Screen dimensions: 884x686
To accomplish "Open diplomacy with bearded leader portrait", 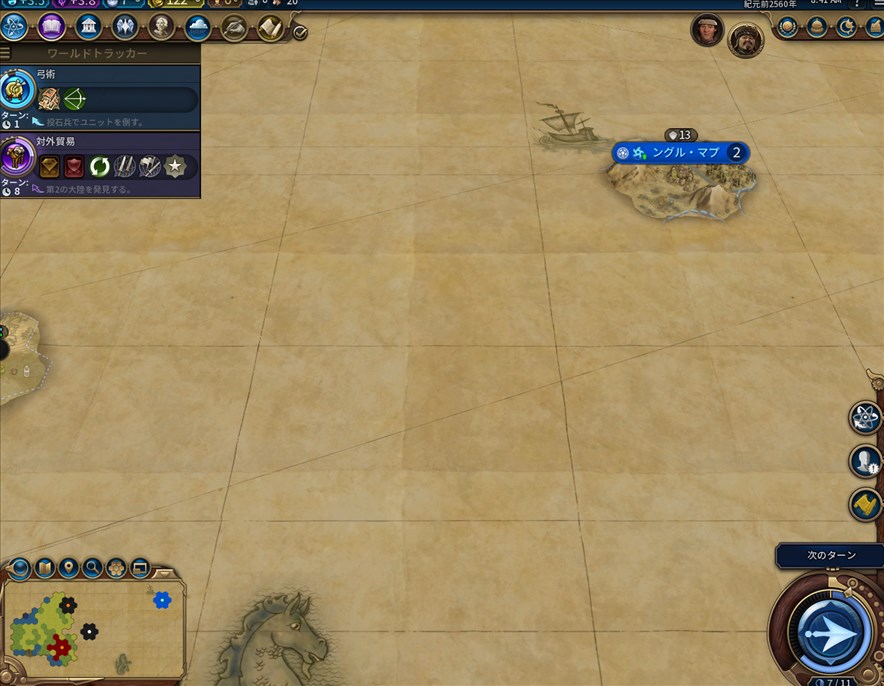I will coord(745,40).
